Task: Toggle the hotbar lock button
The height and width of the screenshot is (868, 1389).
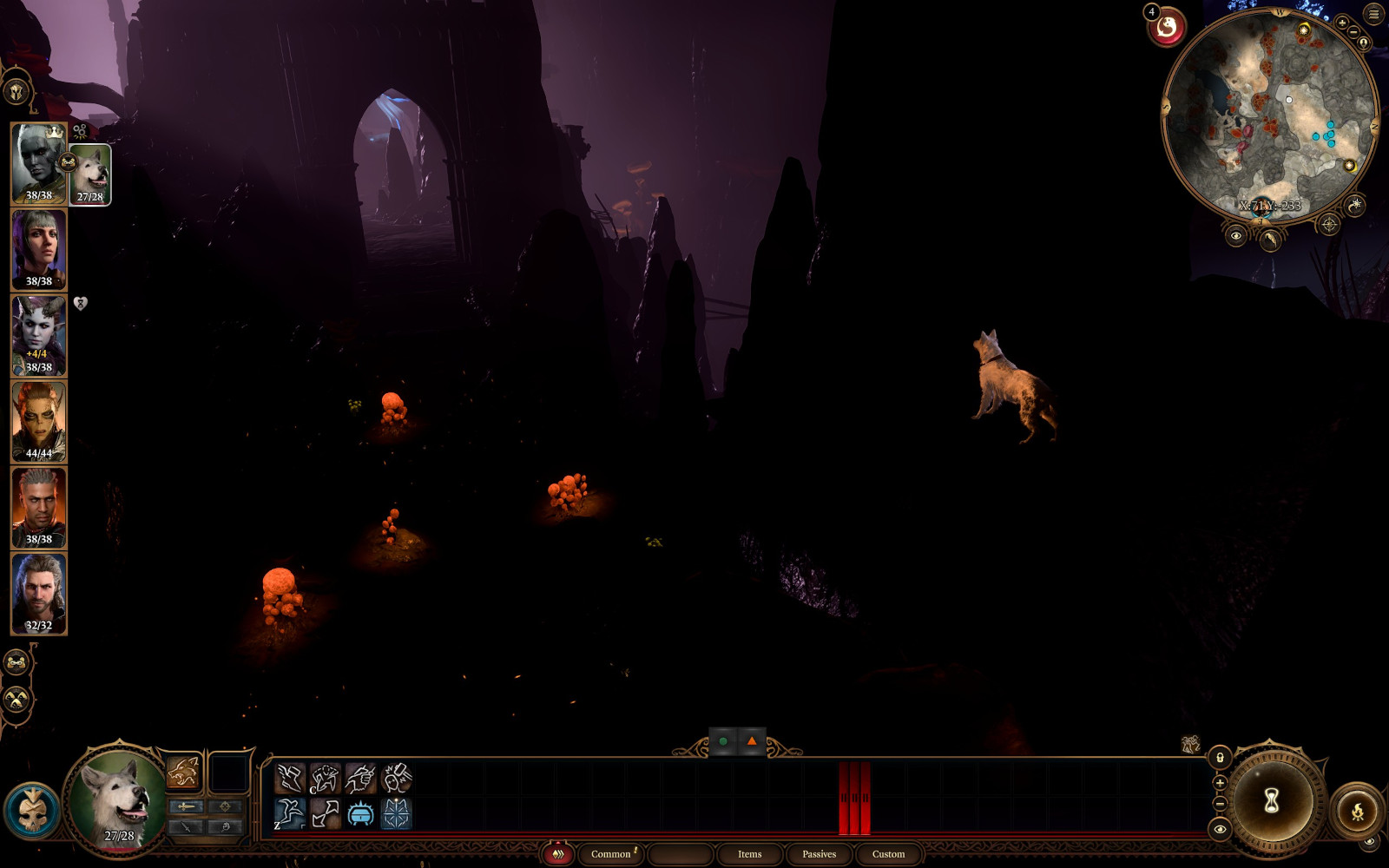Action: [x=1220, y=758]
